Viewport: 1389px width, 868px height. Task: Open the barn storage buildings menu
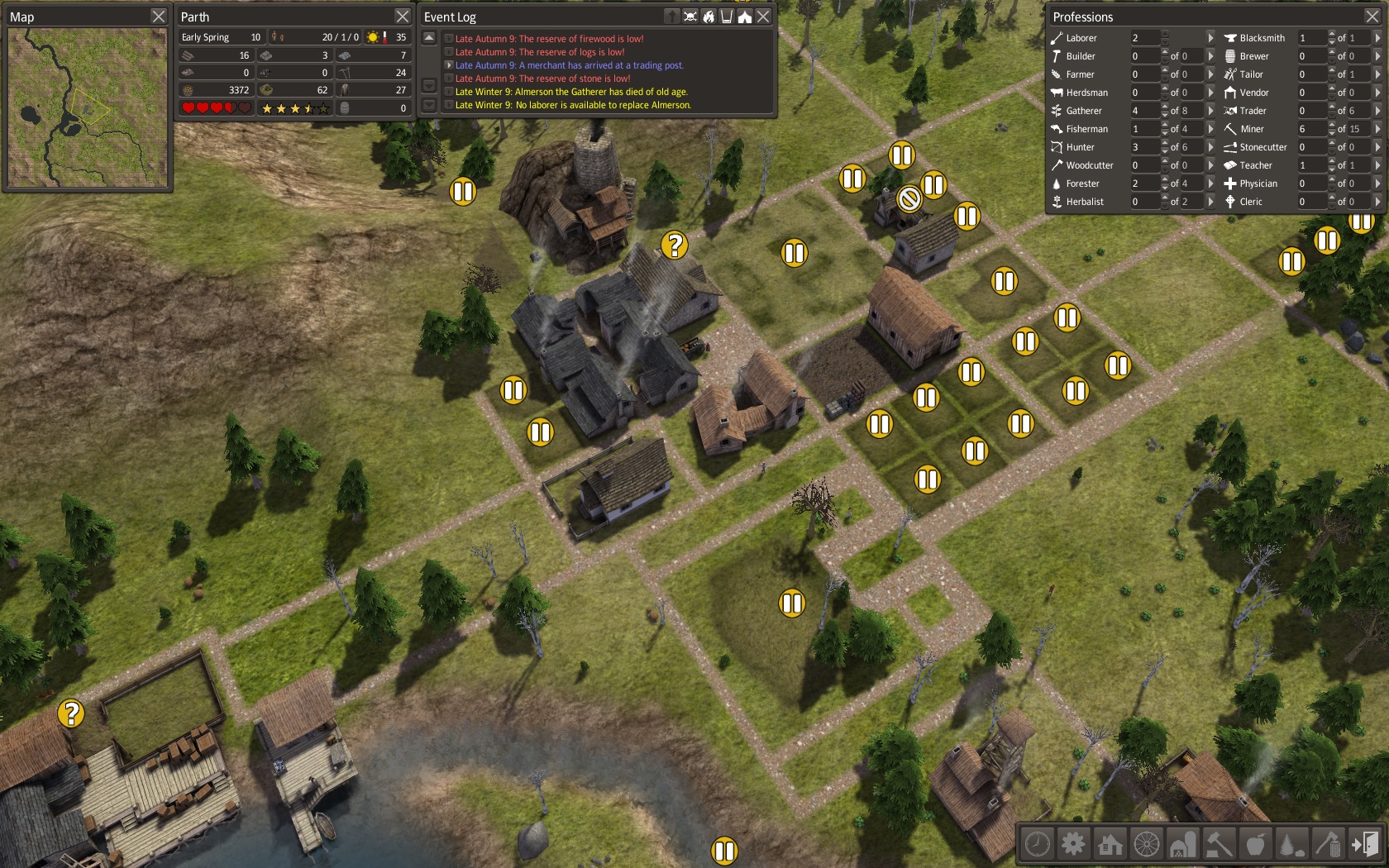(x=1182, y=844)
